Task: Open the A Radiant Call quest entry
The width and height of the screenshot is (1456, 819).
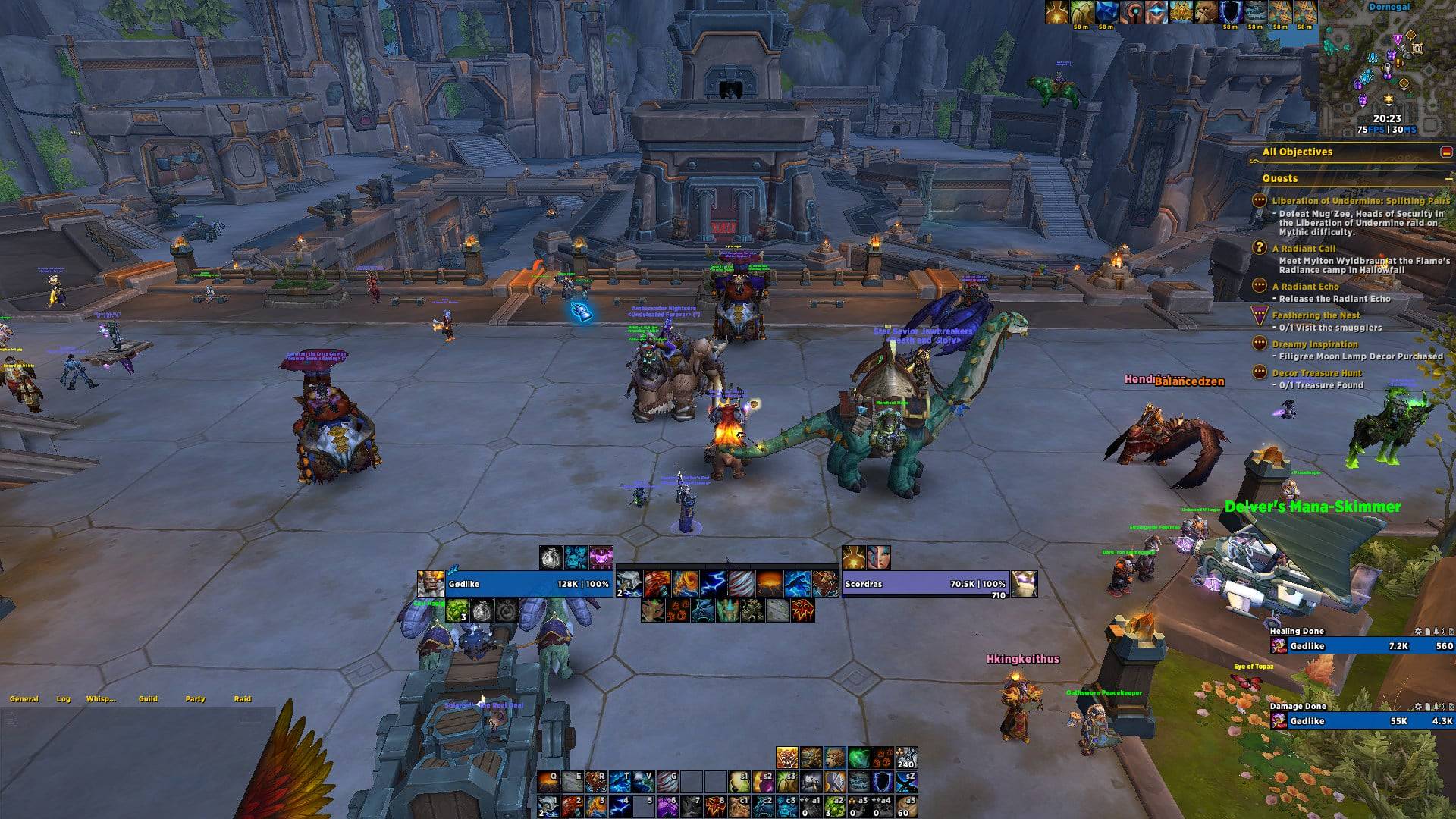Action: (x=1304, y=249)
